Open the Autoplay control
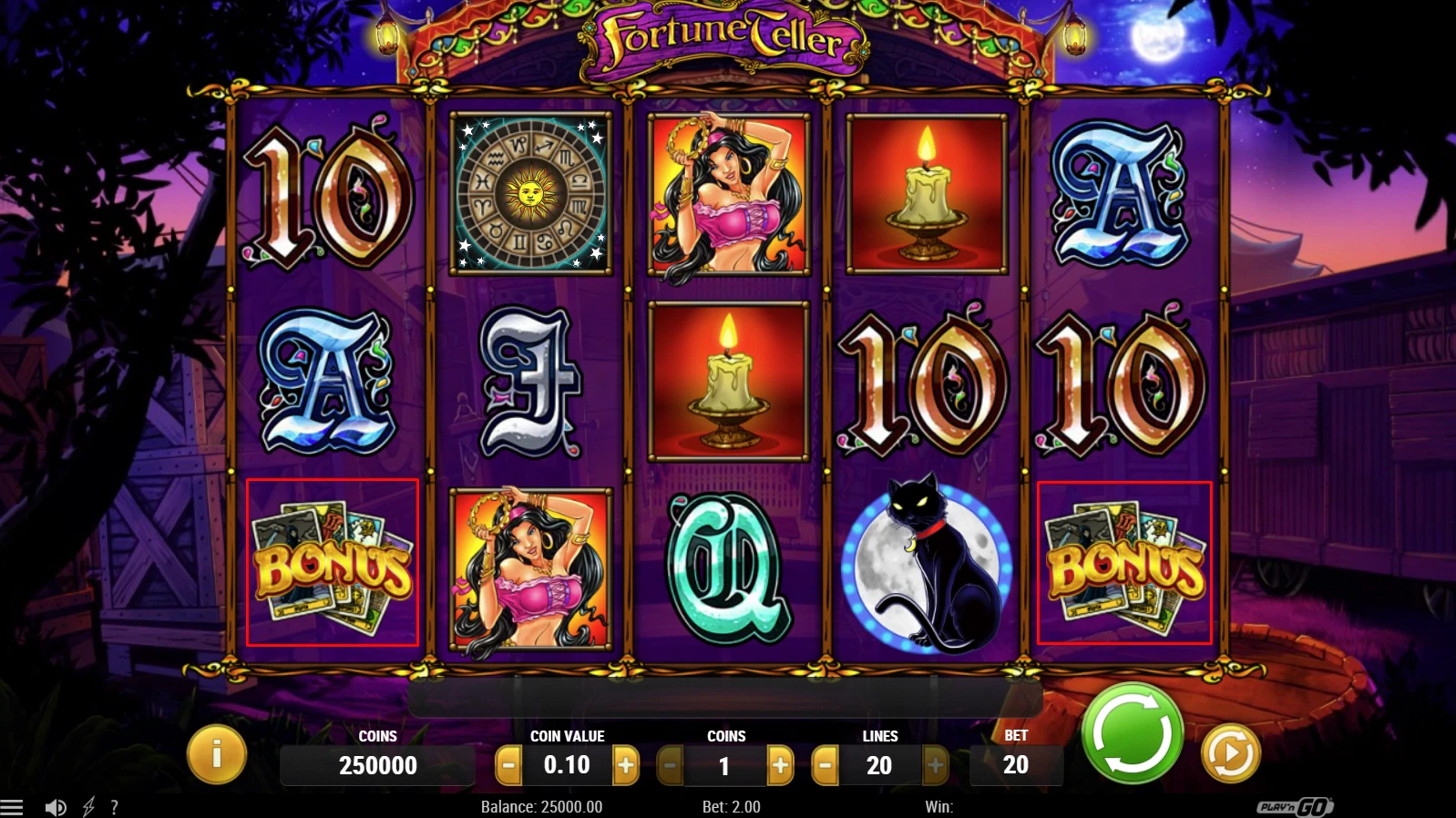 1229,752
